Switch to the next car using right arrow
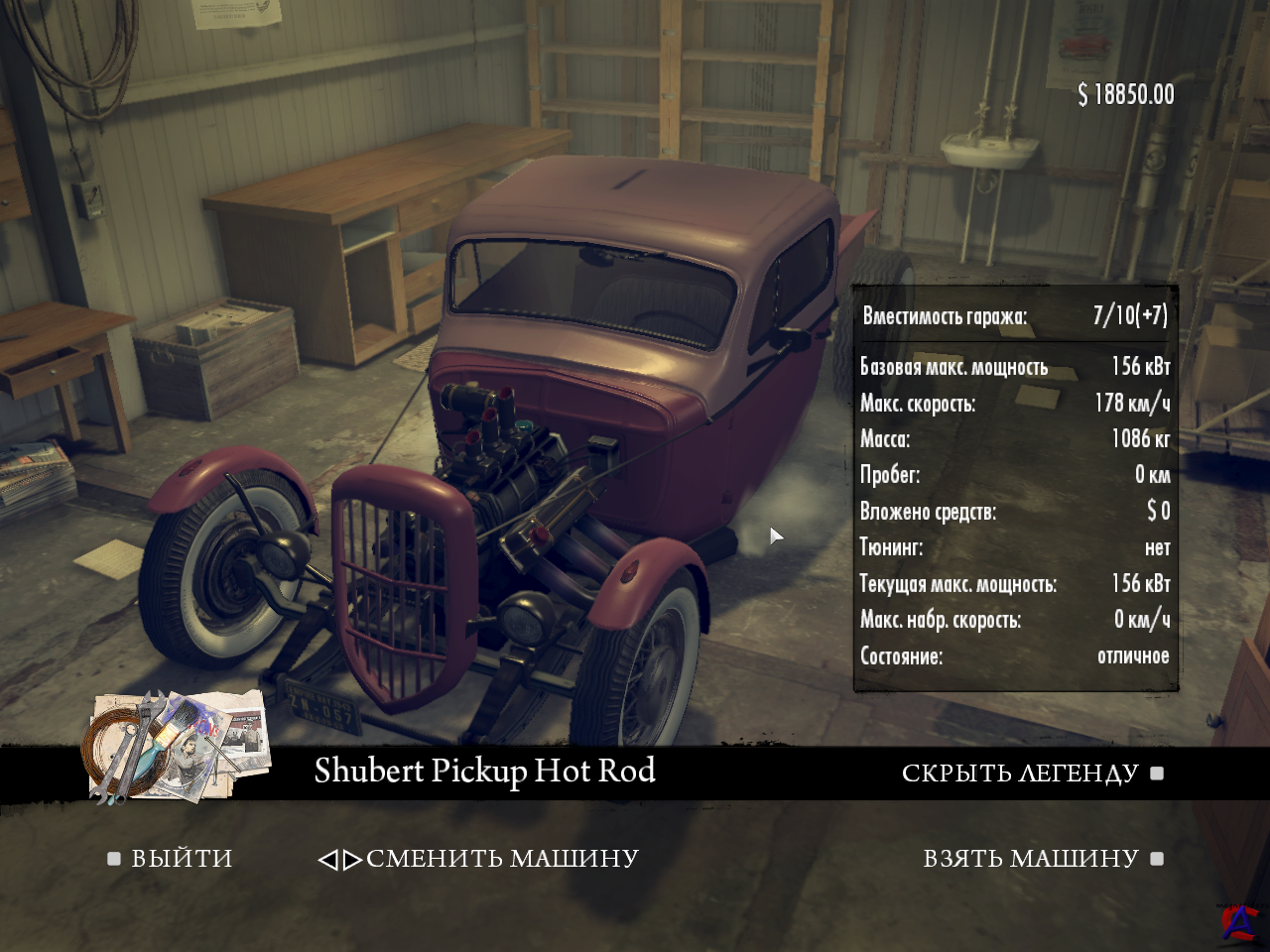Viewport: 1270px width, 952px height. coord(352,860)
